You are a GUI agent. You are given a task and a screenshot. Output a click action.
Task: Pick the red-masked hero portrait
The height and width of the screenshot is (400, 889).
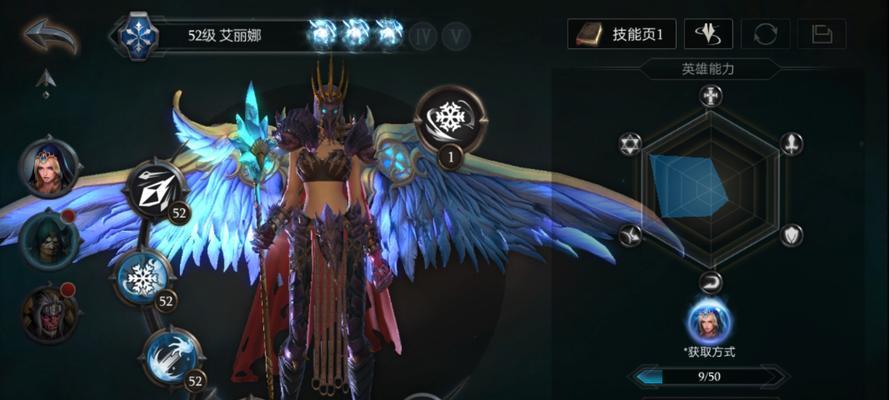point(48,312)
